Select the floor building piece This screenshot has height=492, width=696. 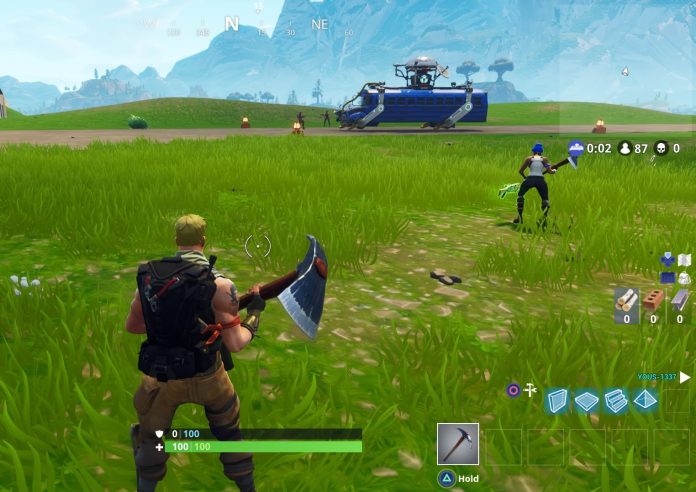click(x=586, y=401)
